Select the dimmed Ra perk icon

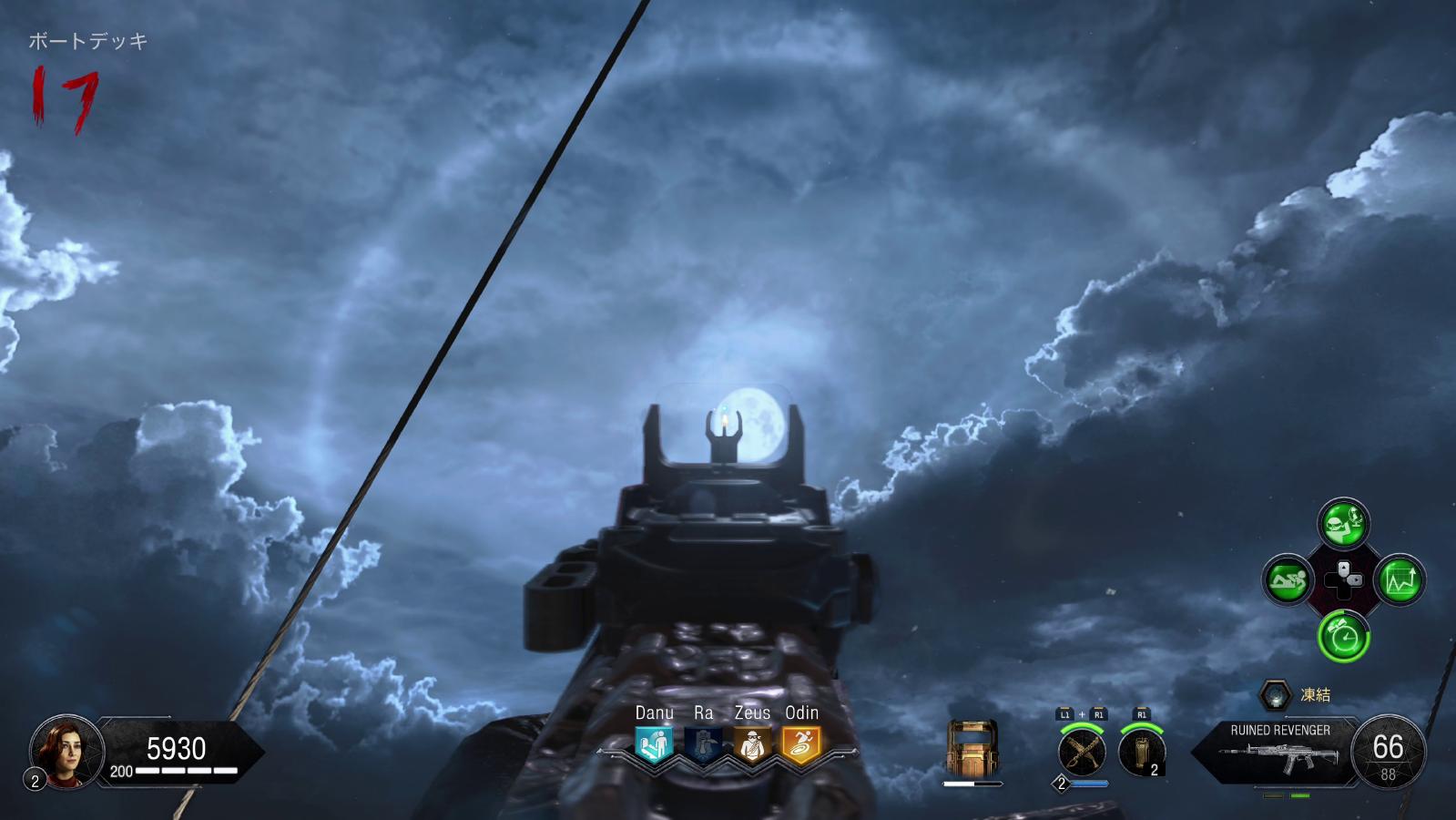point(703,745)
